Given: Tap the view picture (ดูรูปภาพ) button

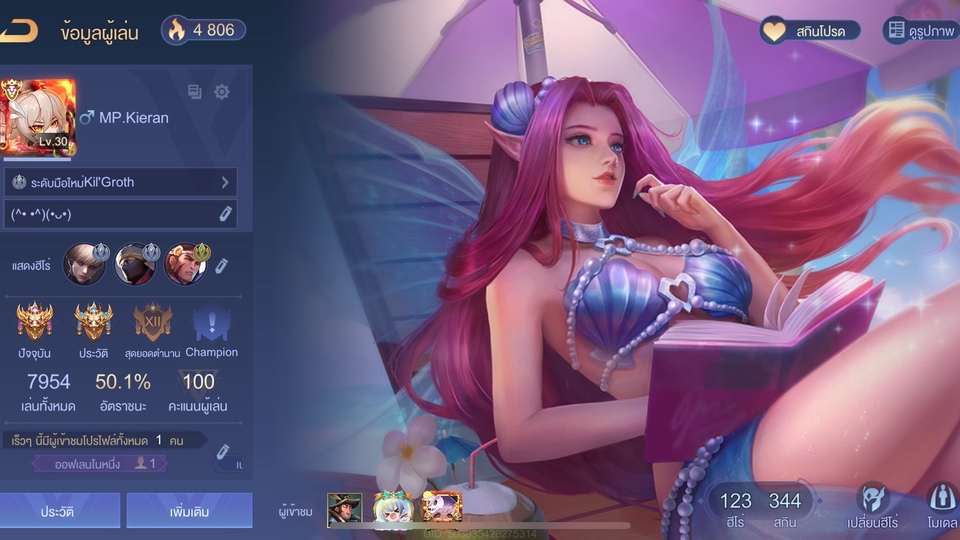Looking at the screenshot, I should coord(920,31).
